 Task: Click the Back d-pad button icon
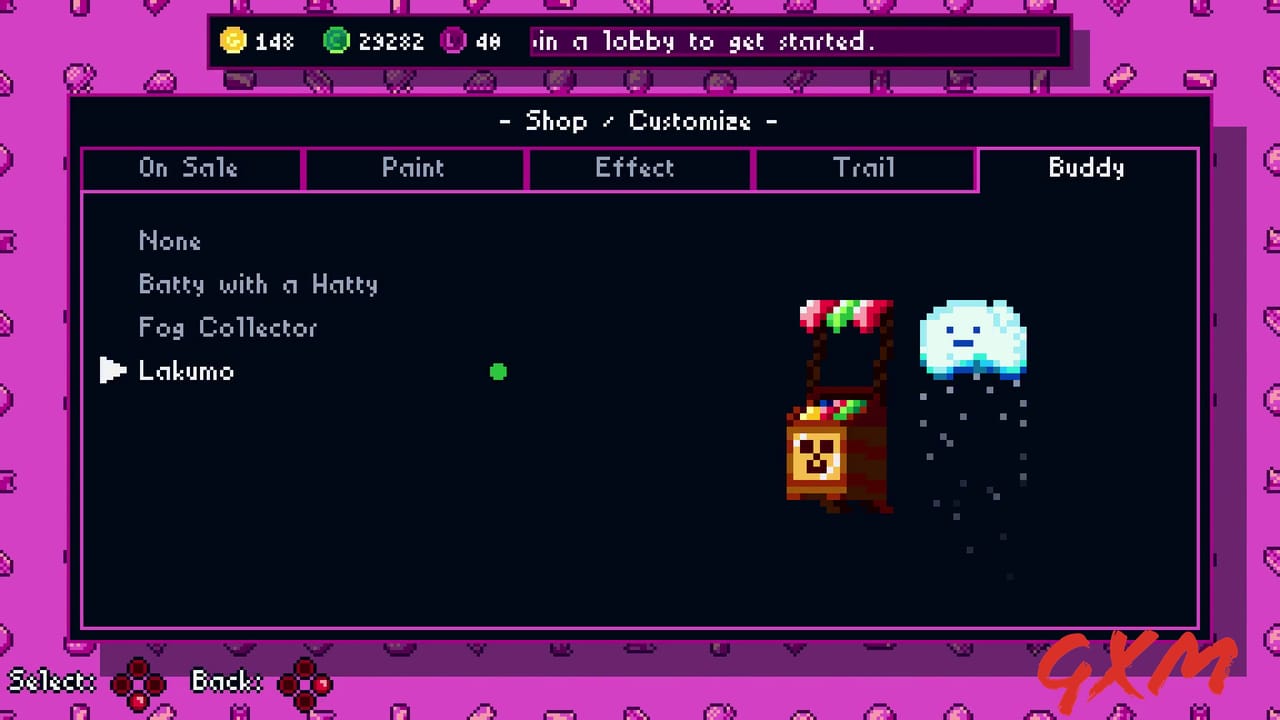pos(305,681)
